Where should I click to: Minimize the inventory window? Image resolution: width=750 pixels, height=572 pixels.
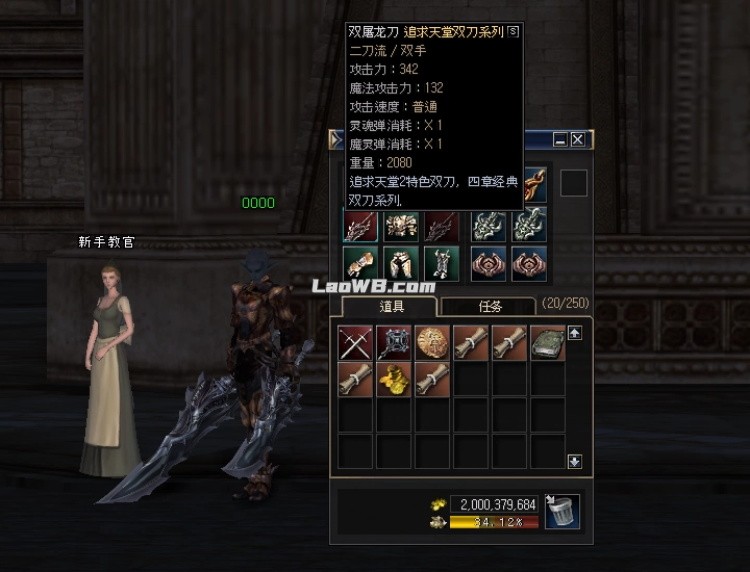tap(560, 140)
